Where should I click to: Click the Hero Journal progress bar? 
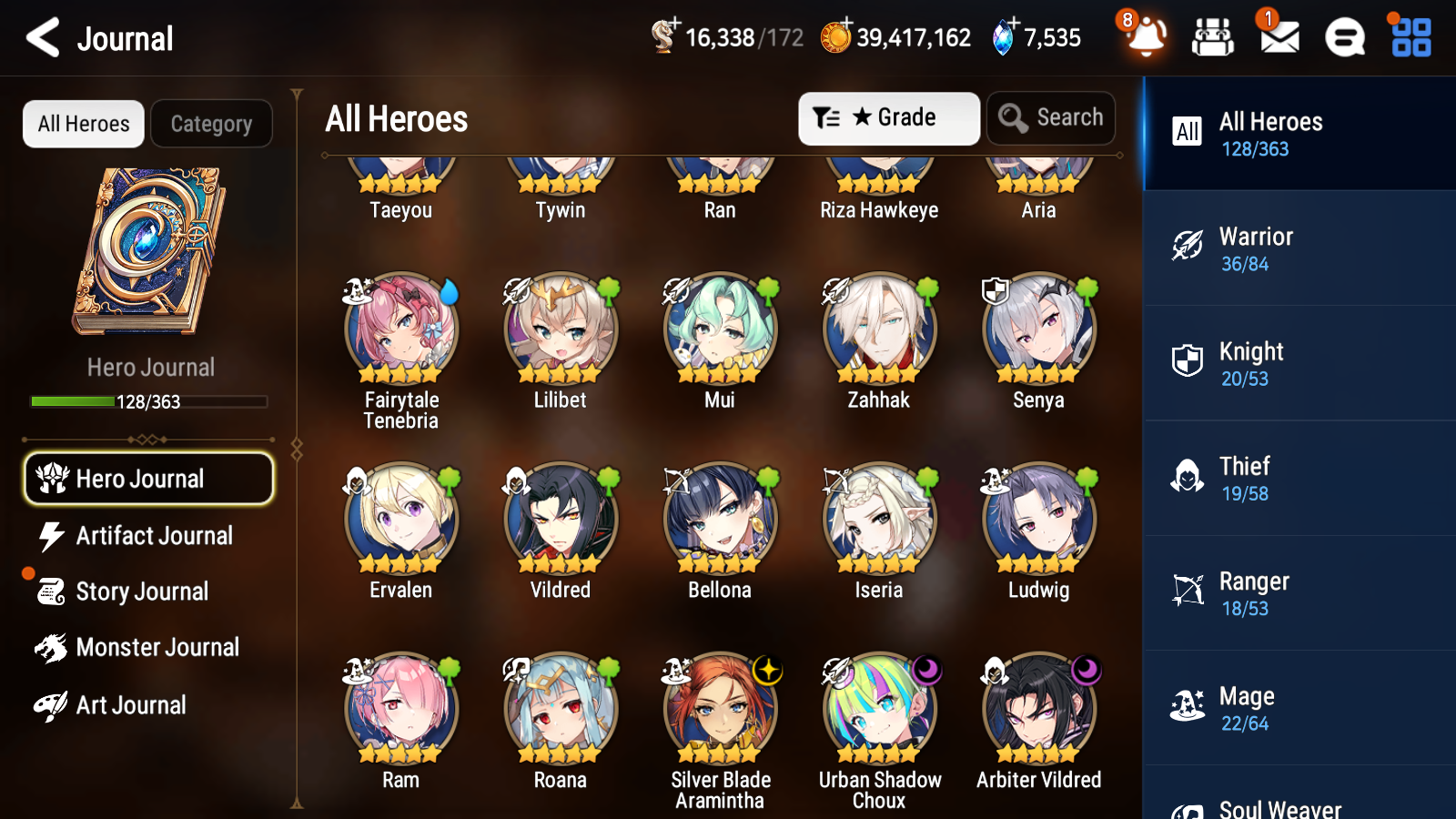click(148, 400)
